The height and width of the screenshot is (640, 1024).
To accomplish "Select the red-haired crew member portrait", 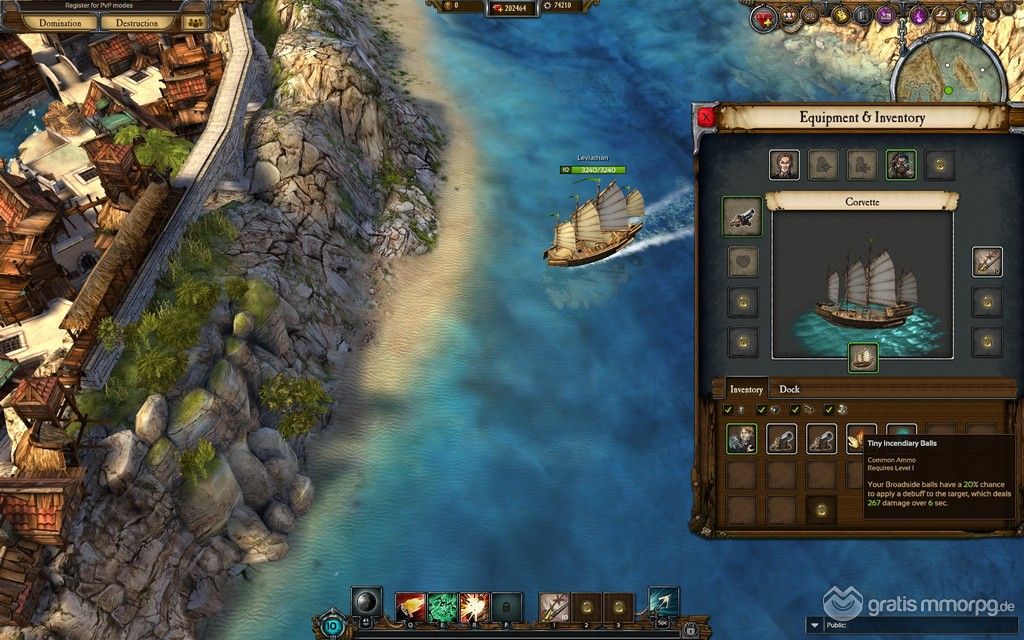I will [x=784, y=165].
